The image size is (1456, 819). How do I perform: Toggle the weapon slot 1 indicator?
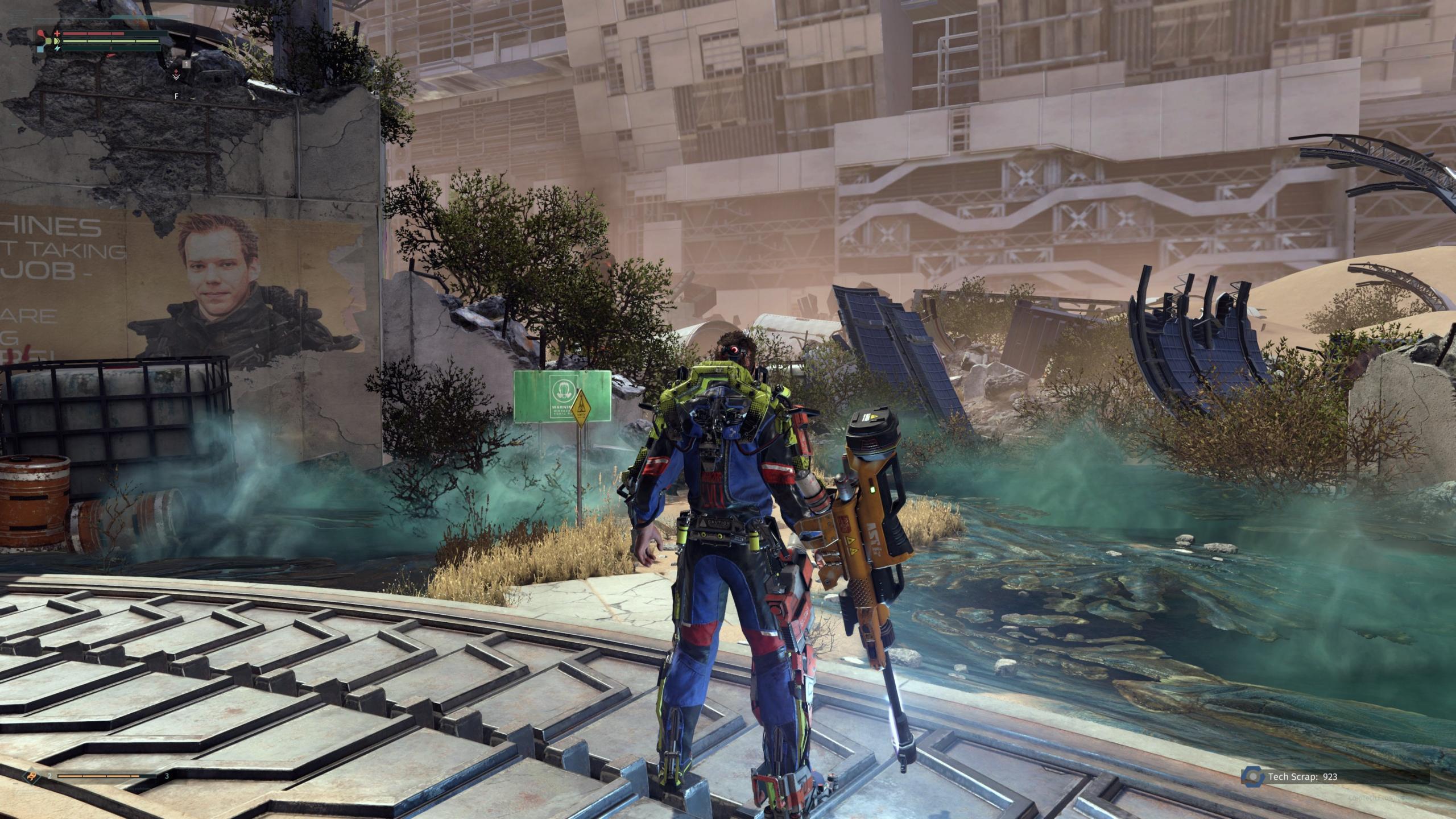187,65
